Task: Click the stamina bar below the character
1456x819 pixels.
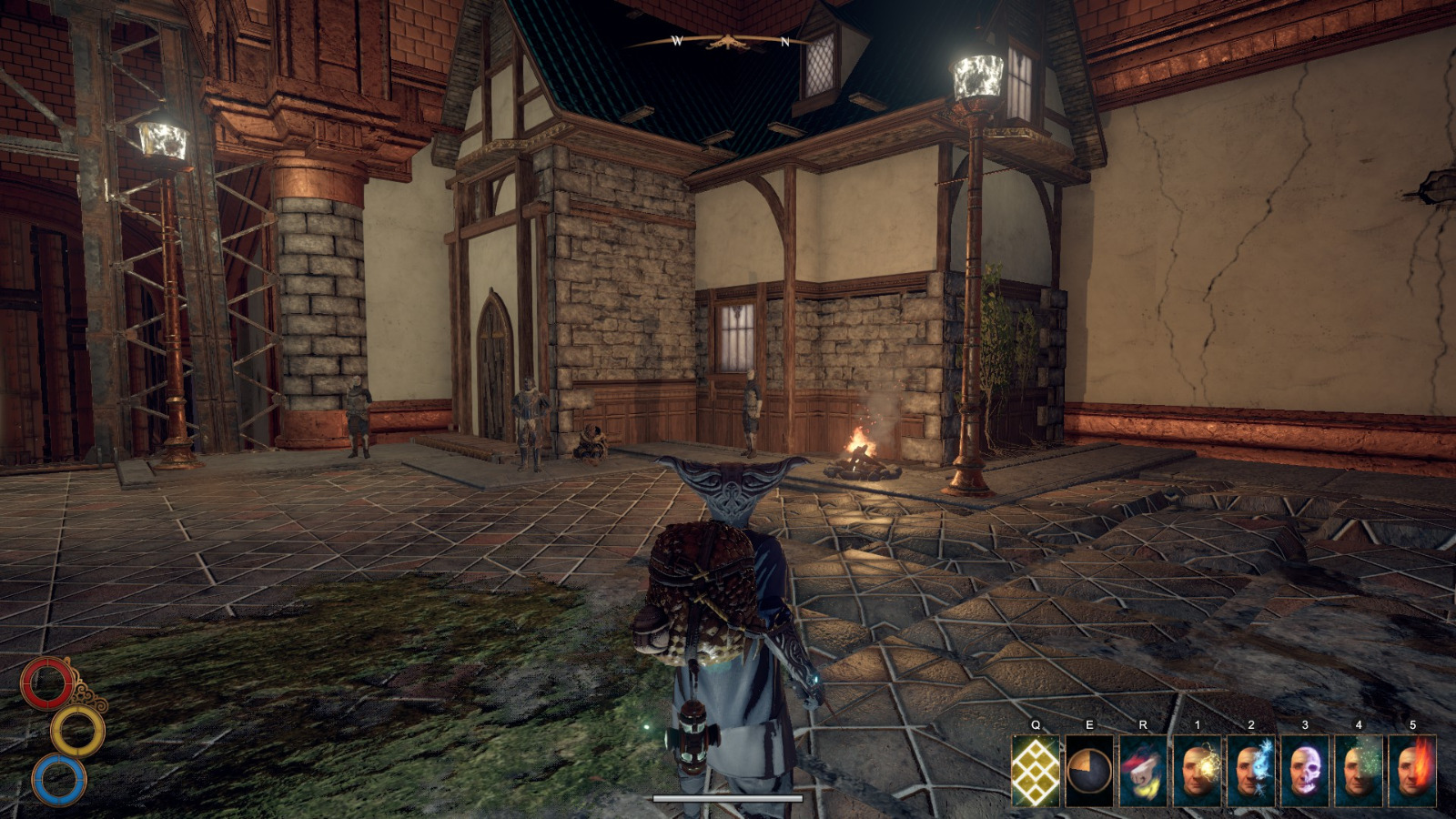Action: click(x=726, y=797)
